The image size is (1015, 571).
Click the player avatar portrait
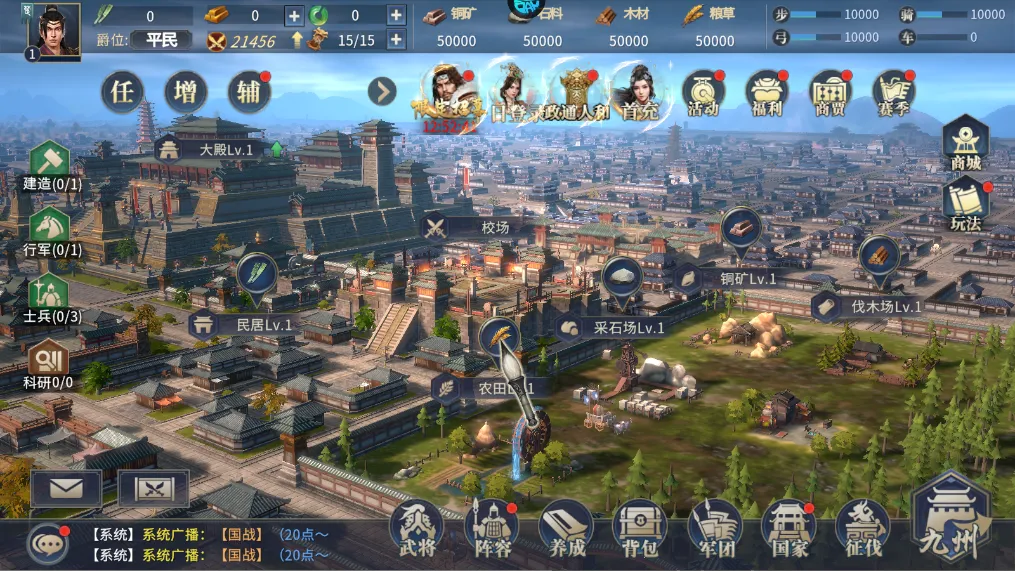[54, 30]
